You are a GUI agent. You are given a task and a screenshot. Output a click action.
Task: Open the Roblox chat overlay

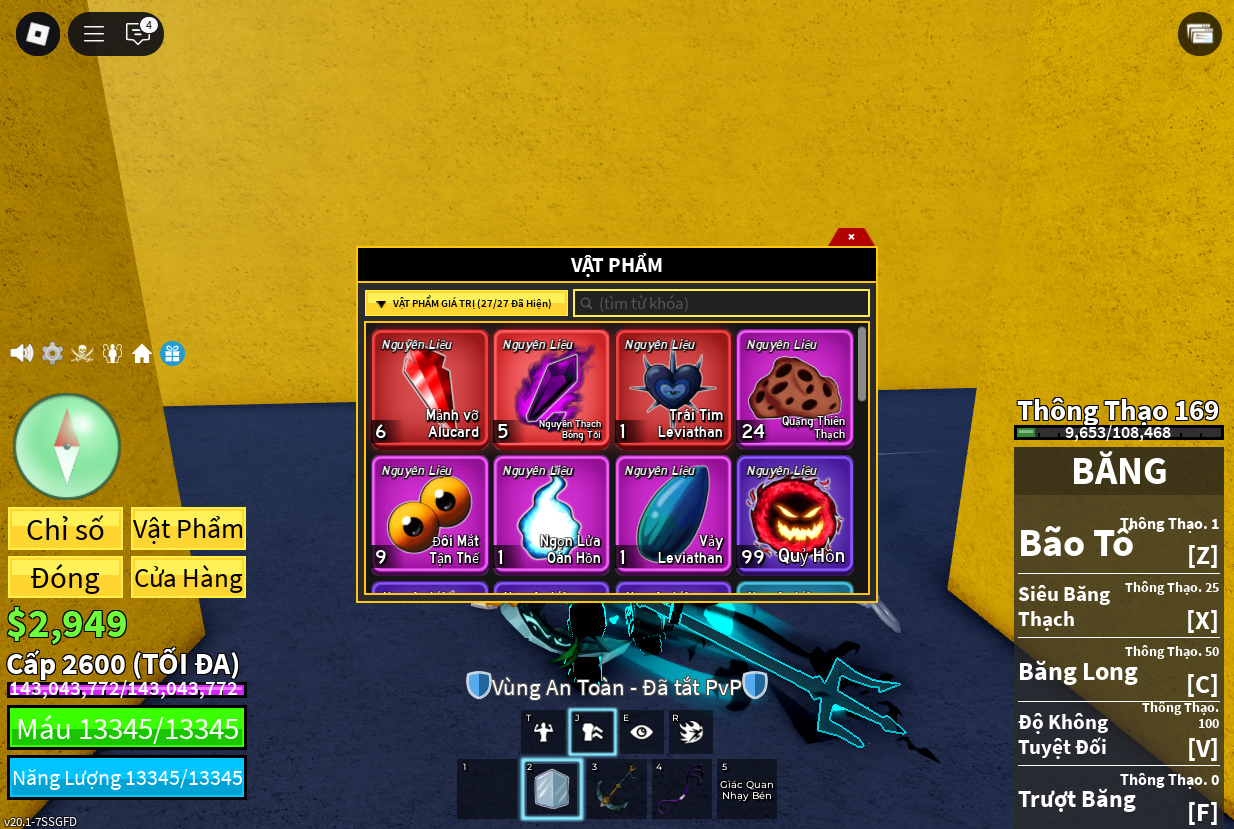point(138,34)
